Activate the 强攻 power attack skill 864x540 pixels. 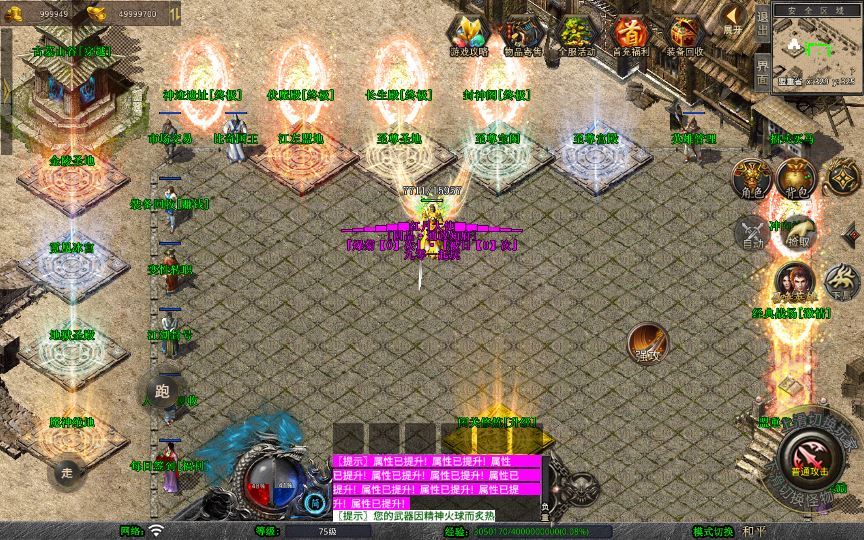pos(648,342)
